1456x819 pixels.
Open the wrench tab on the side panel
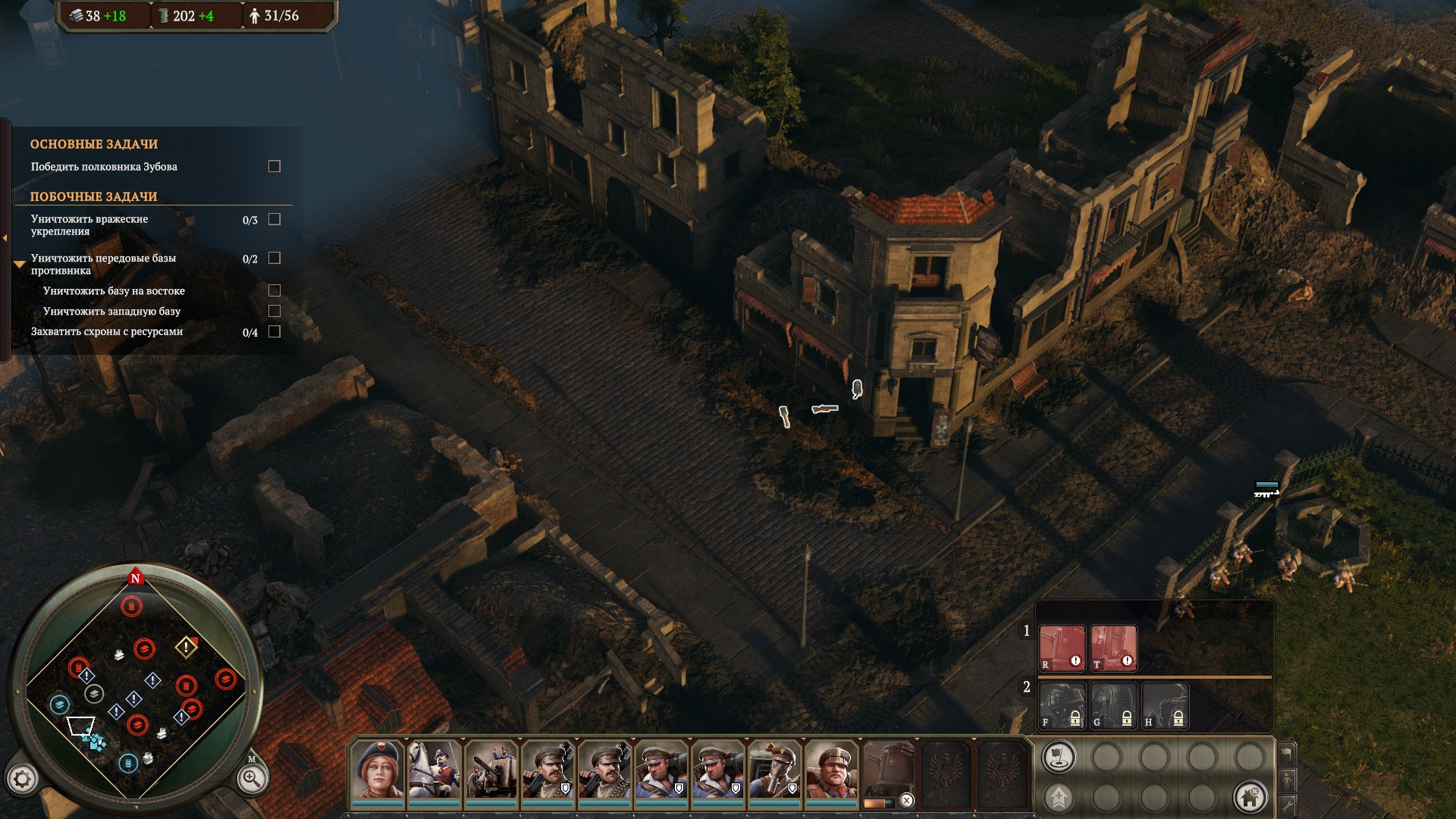pyautogui.click(x=1287, y=804)
